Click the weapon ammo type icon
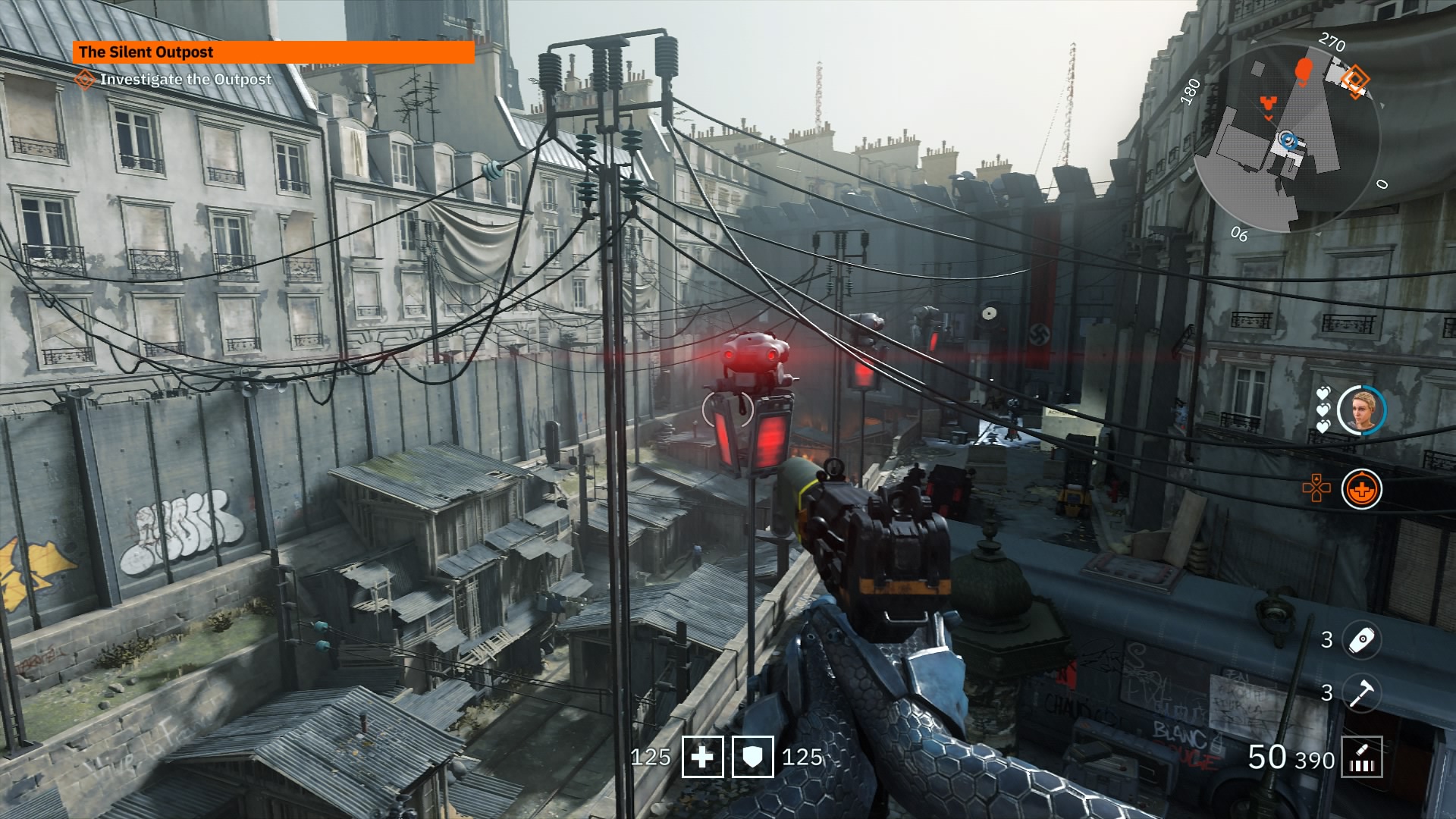Viewport: 1456px width, 819px height. point(1361,758)
